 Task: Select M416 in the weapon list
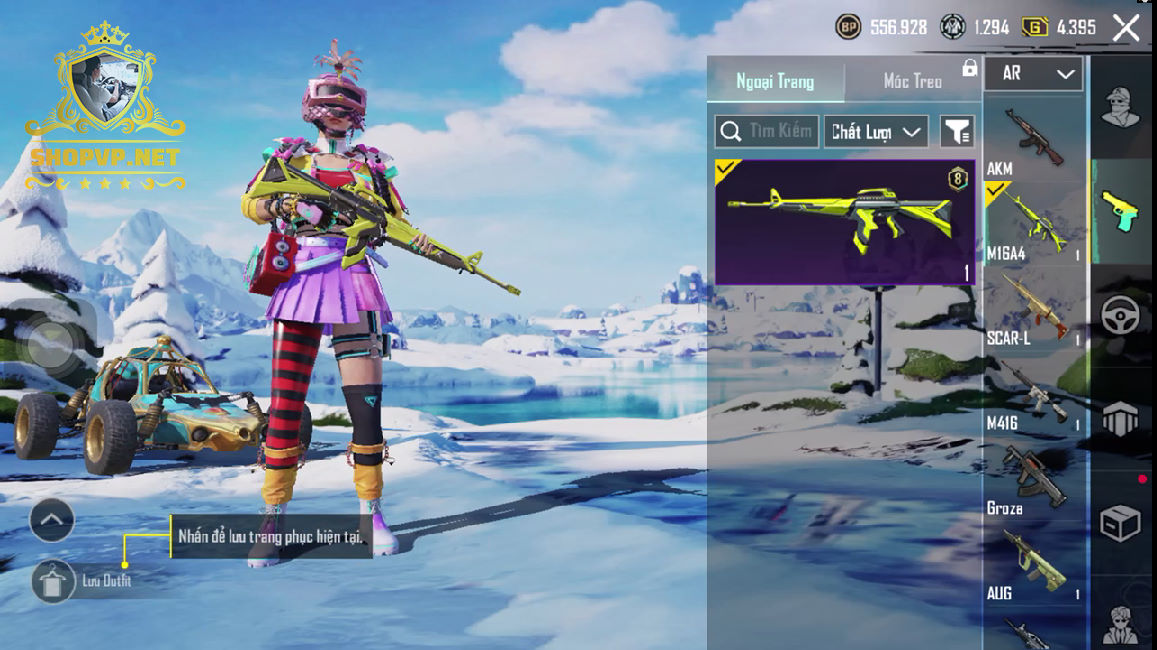[1034, 395]
